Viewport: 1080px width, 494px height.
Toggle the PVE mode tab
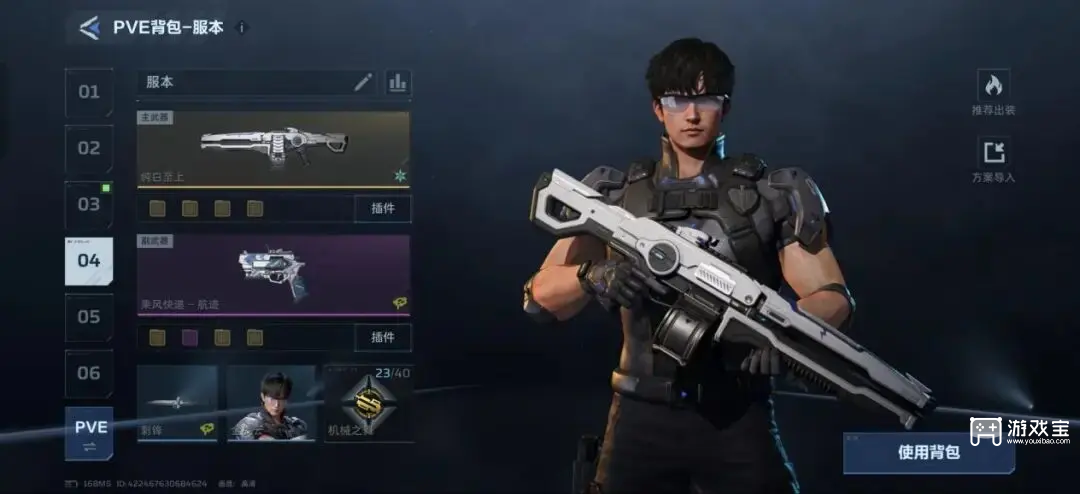pyautogui.click(x=89, y=432)
